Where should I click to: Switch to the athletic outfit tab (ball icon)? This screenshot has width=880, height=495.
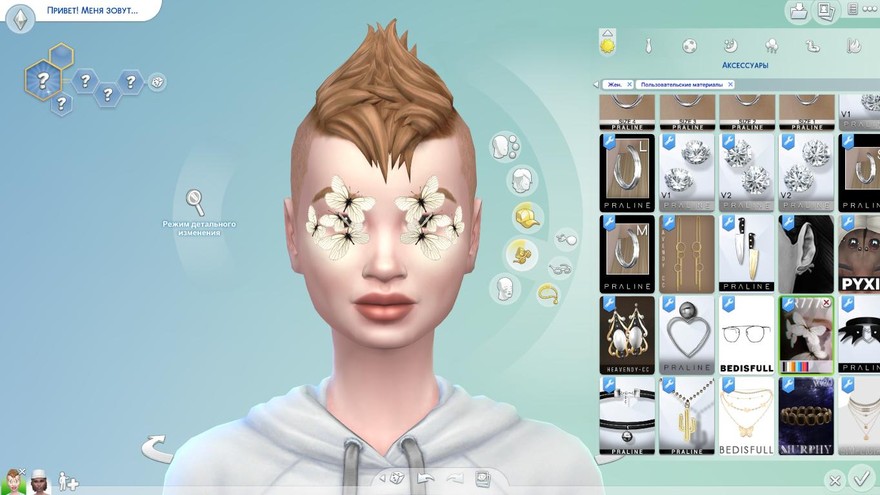pos(690,45)
